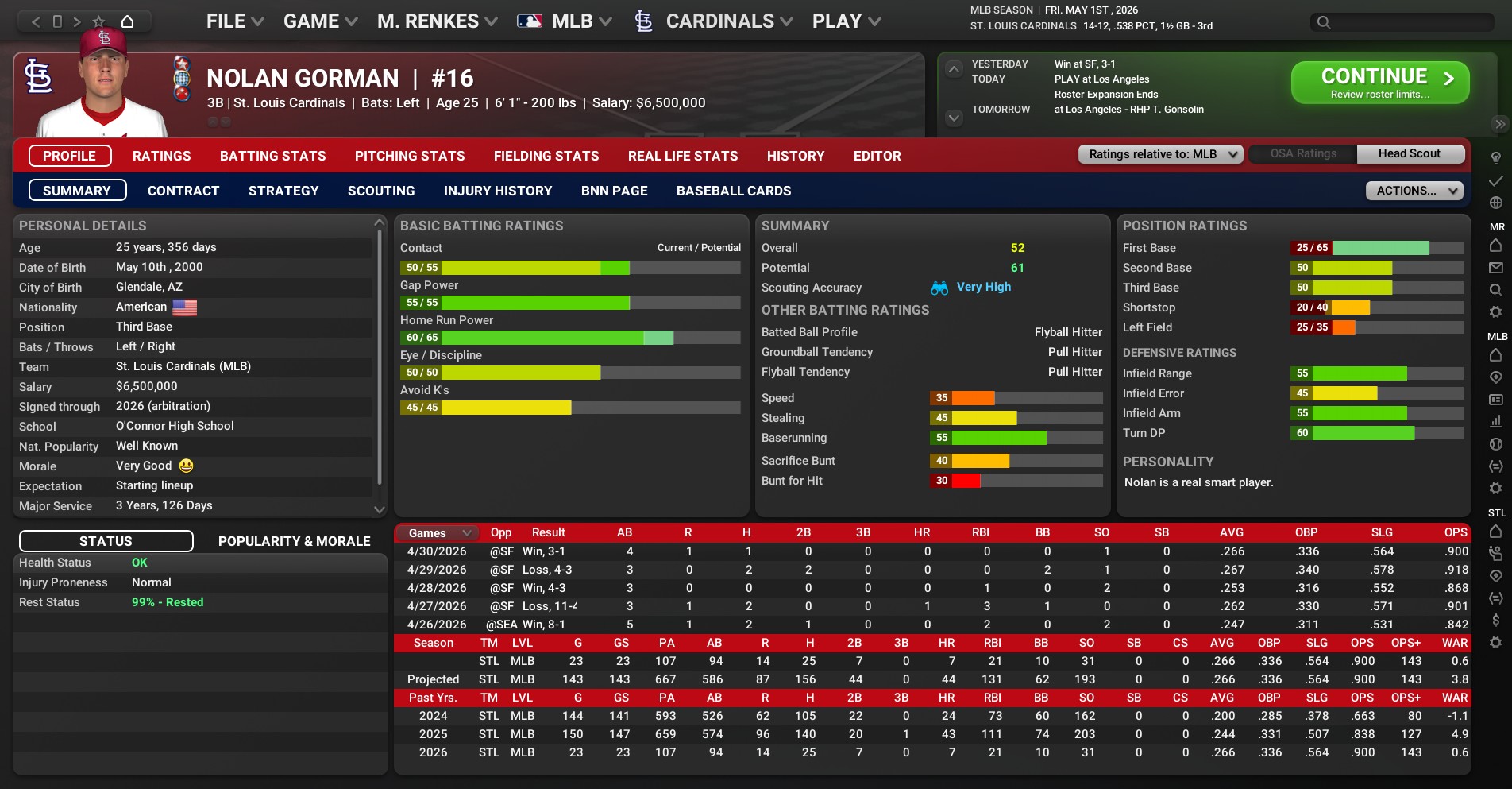Open the File menu
Viewport: 1512px width, 789px height.
(x=234, y=21)
